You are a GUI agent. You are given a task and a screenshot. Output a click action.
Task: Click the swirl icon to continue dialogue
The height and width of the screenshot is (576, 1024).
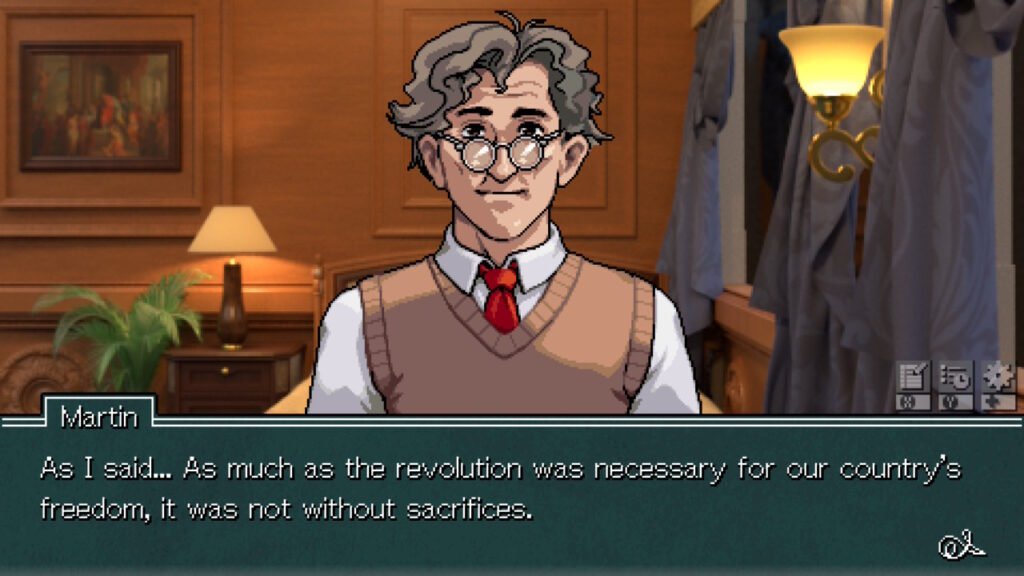tap(961, 545)
